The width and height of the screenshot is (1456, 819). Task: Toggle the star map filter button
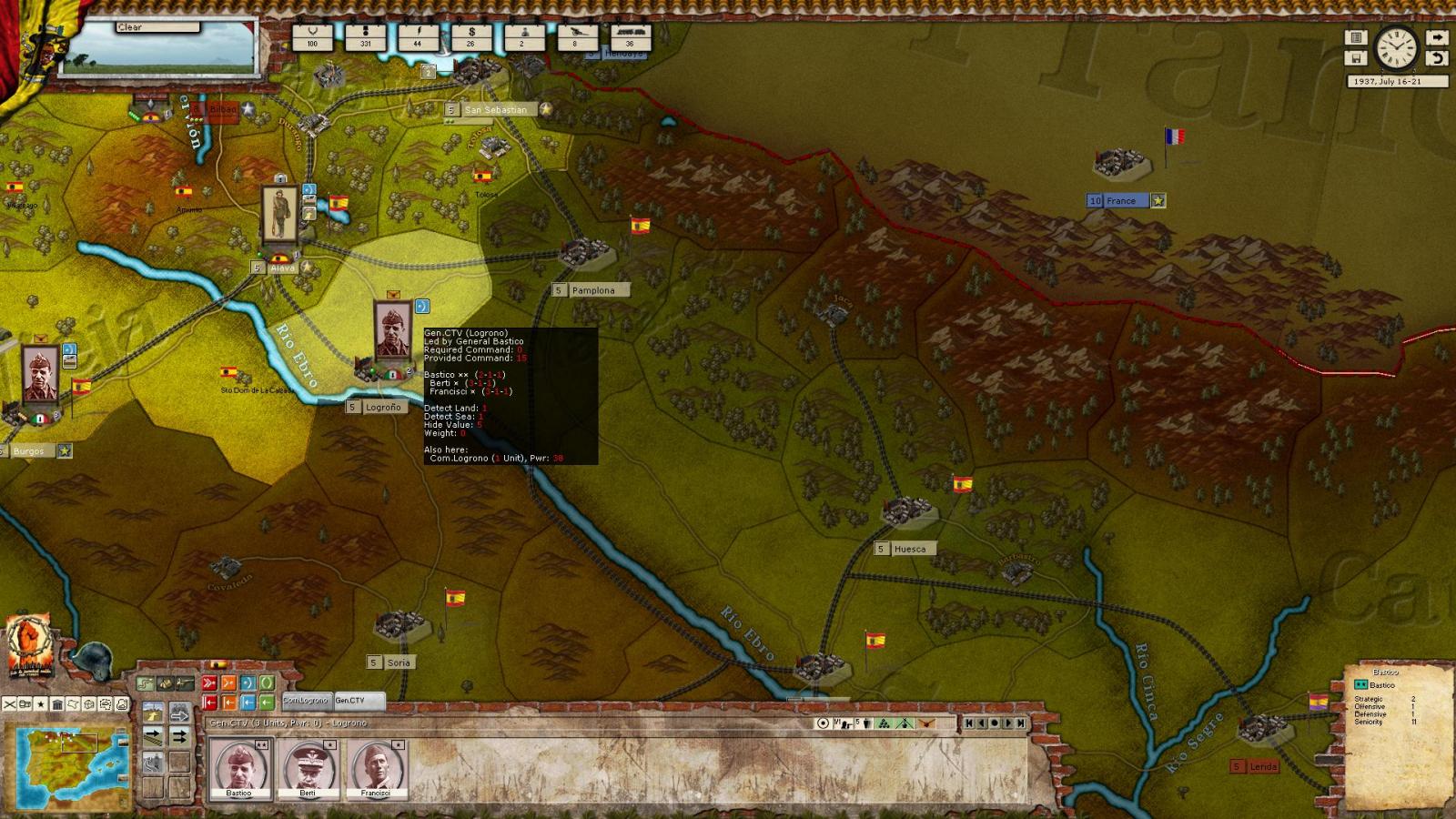(41, 704)
